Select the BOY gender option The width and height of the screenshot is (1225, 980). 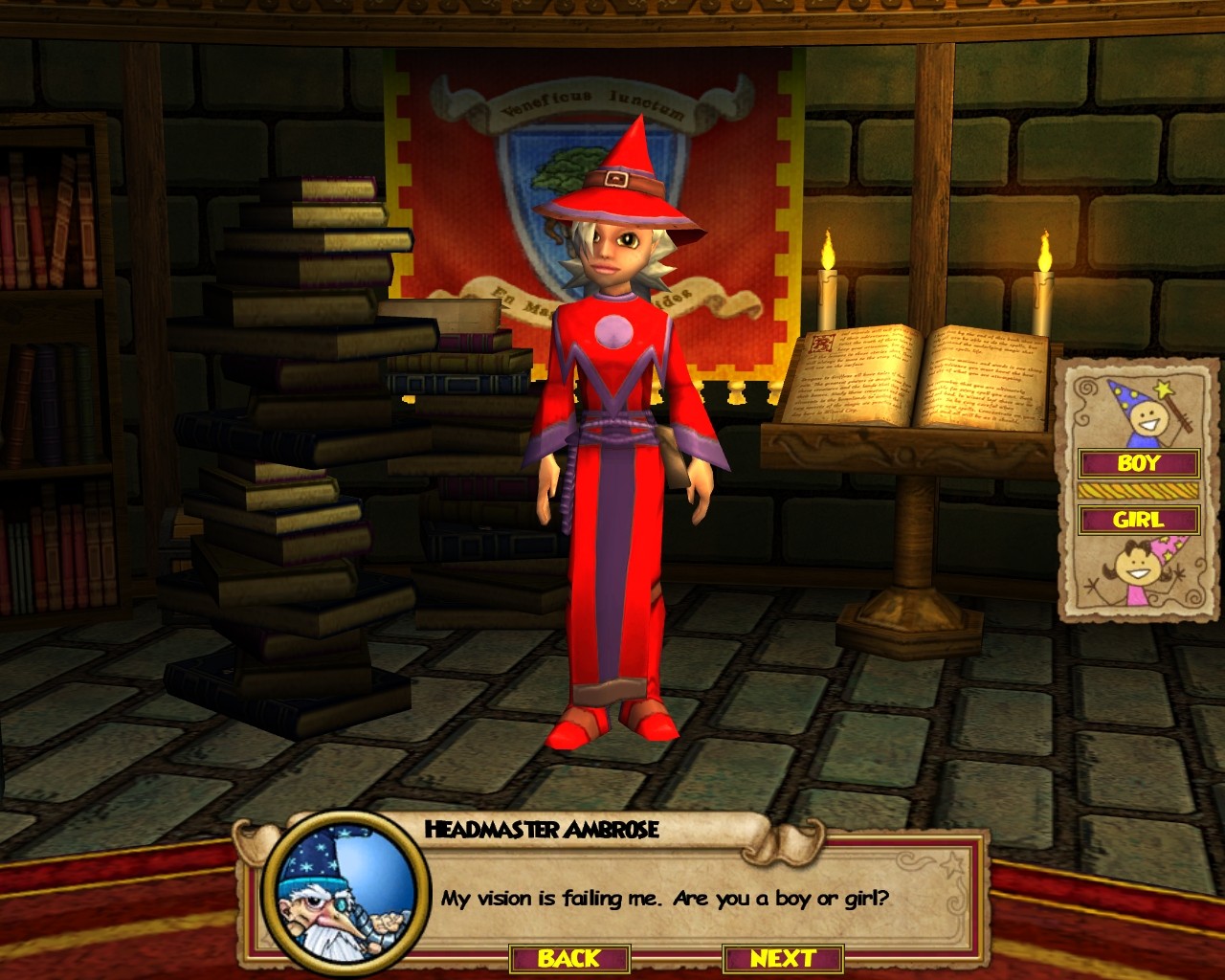pyautogui.click(x=1139, y=464)
